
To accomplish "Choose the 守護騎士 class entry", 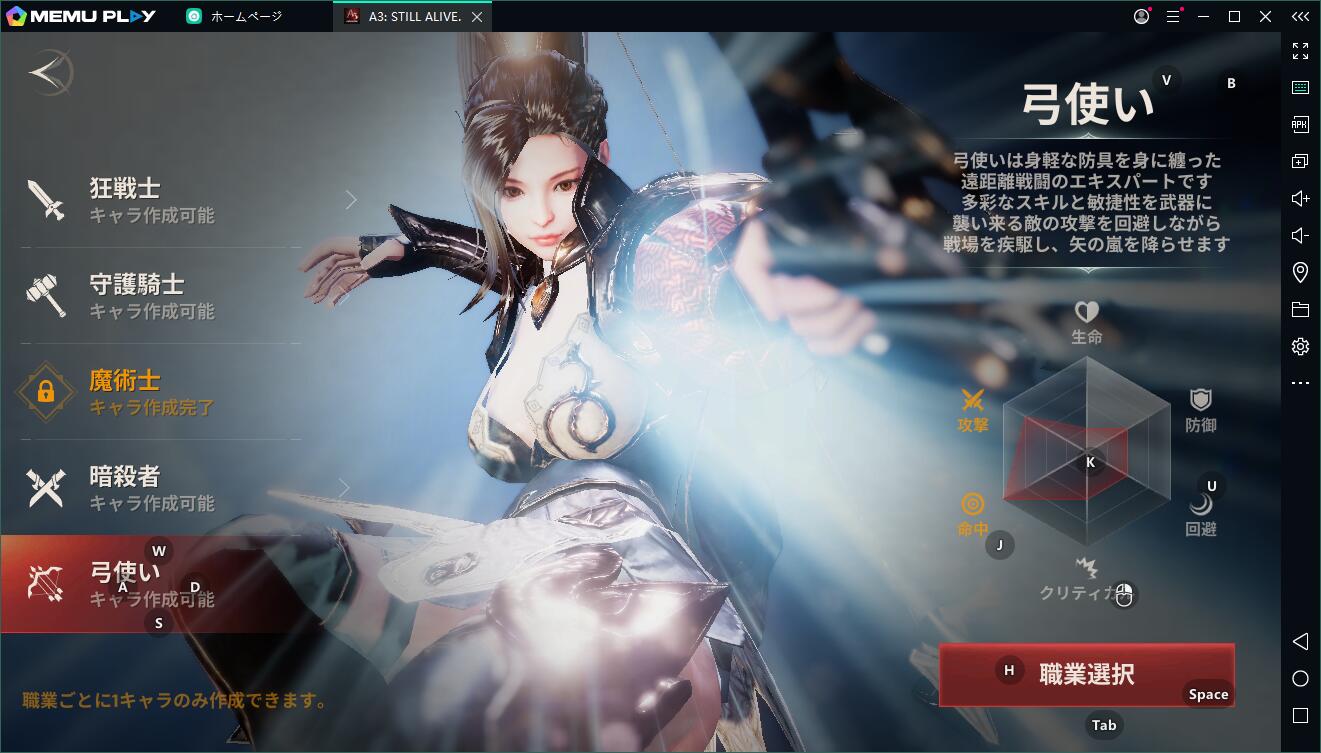I will [160, 296].
